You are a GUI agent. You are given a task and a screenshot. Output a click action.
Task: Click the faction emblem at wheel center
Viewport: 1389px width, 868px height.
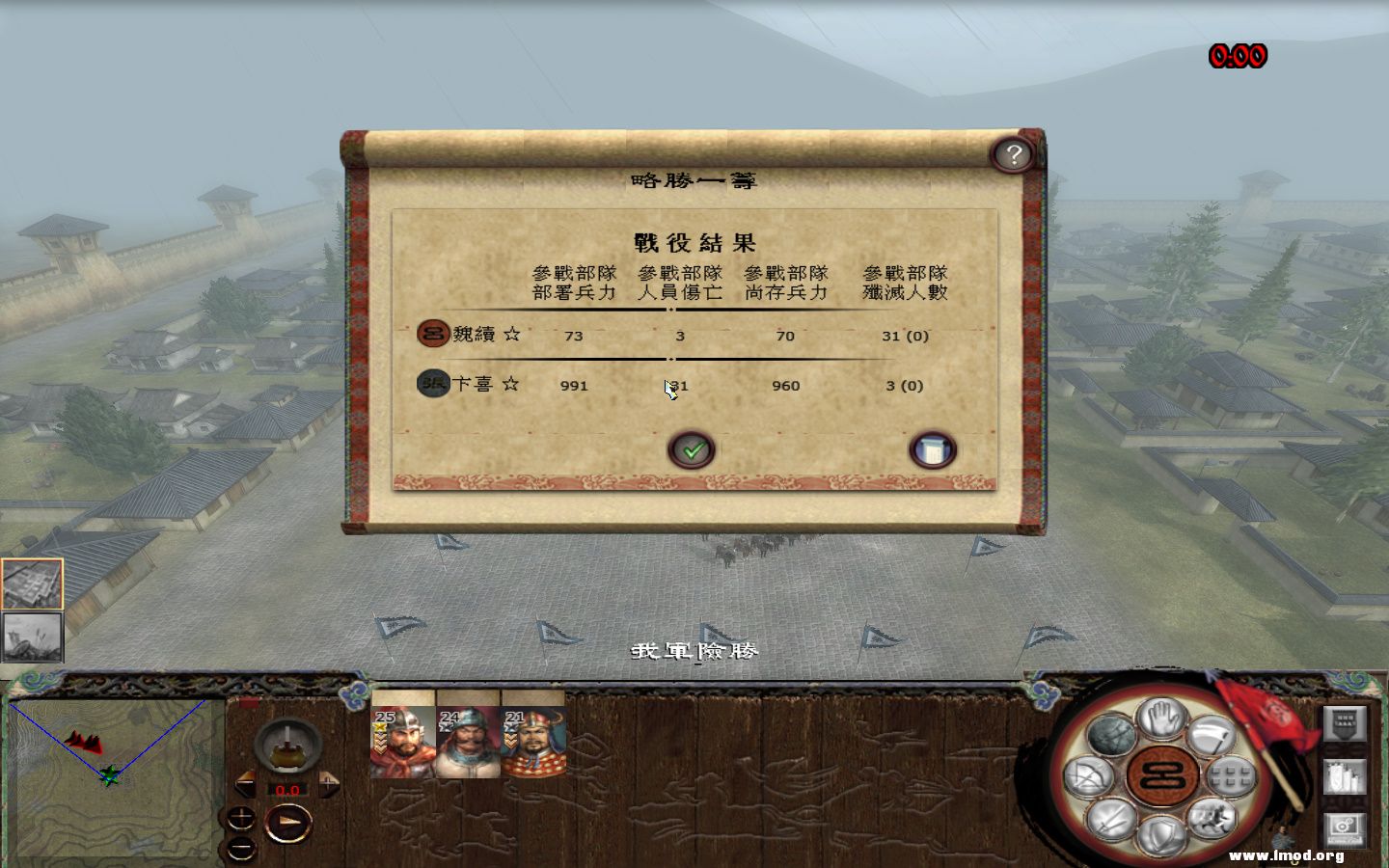(x=1160, y=777)
